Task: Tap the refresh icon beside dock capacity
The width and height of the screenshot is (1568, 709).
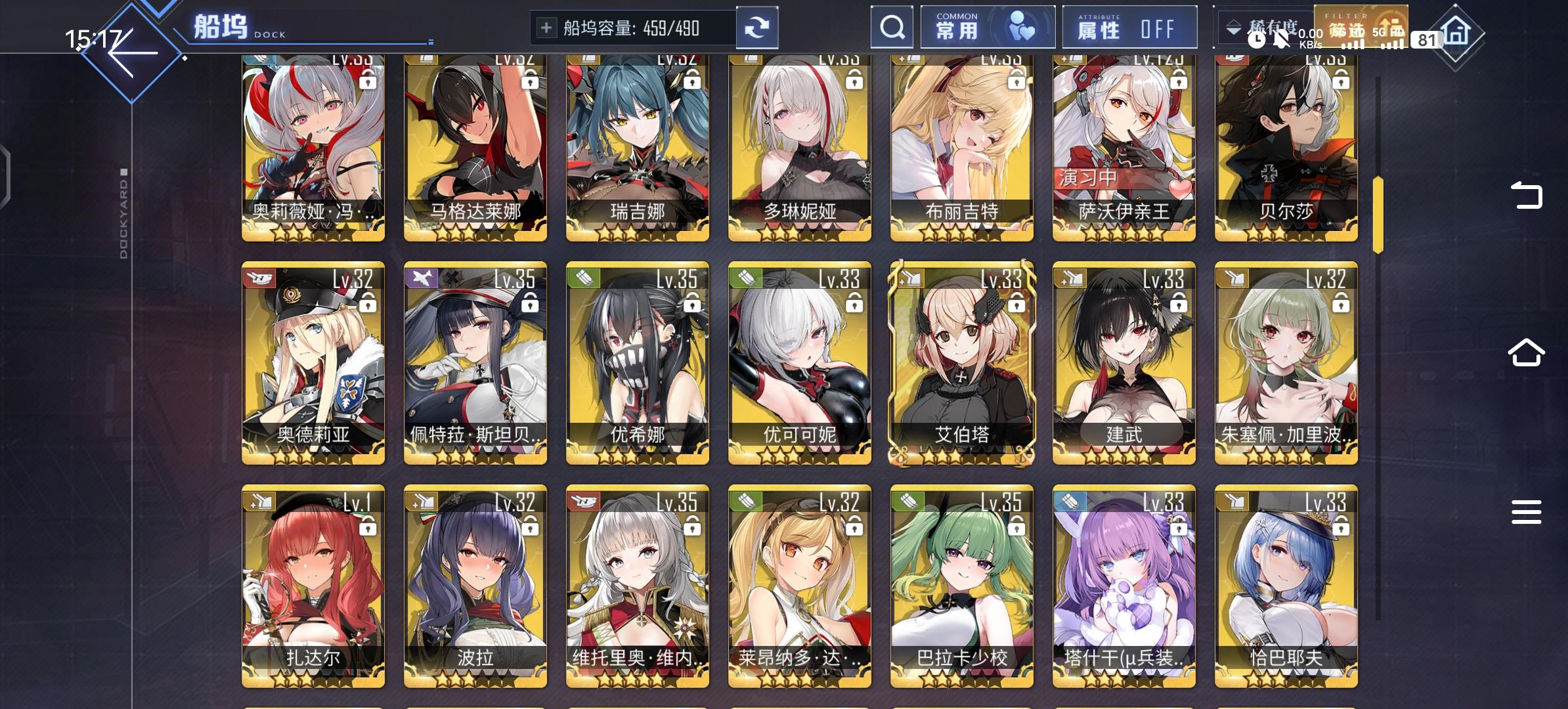Action: [x=758, y=27]
